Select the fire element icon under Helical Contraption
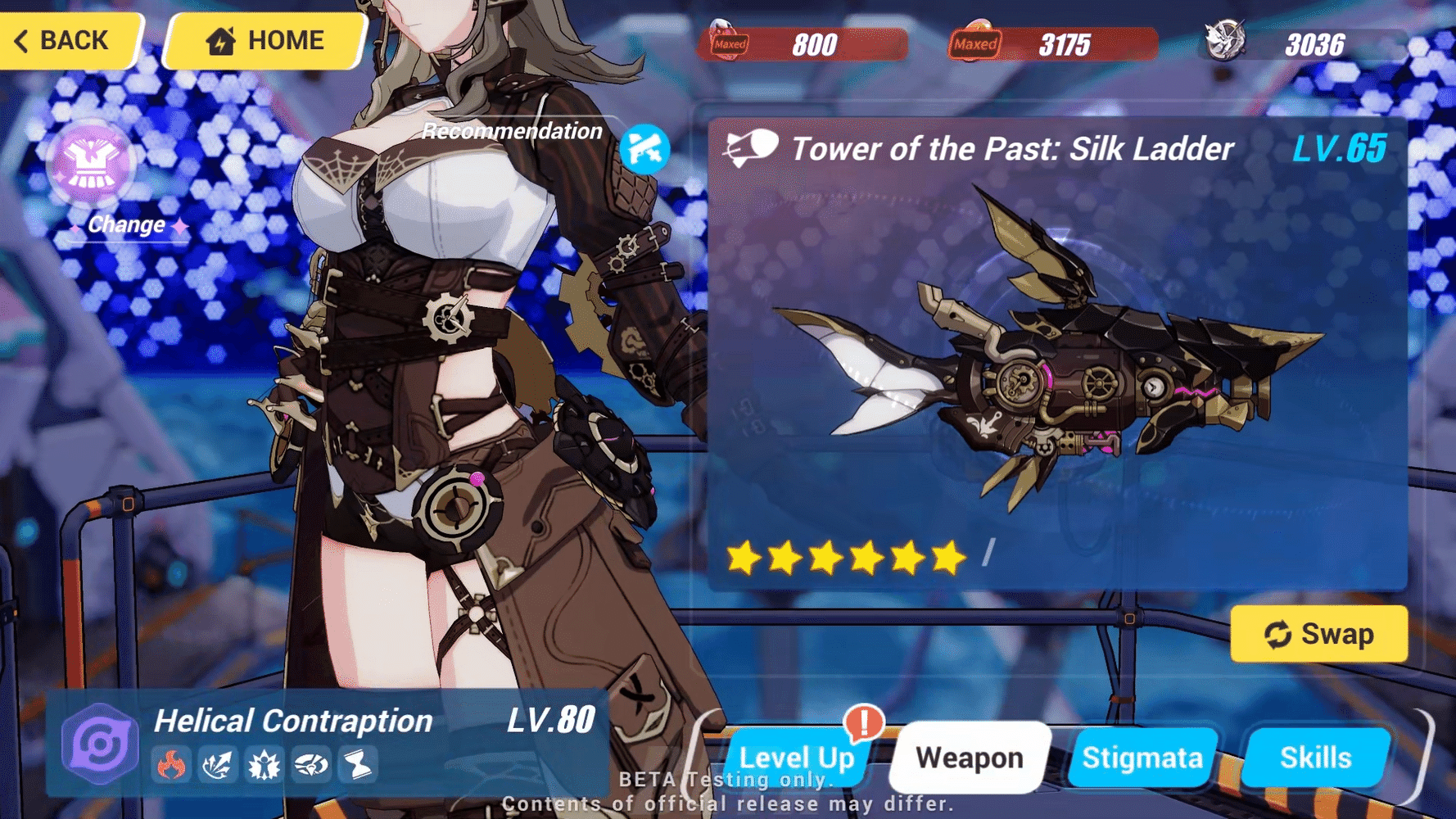This screenshot has height=819, width=1456. [x=173, y=765]
